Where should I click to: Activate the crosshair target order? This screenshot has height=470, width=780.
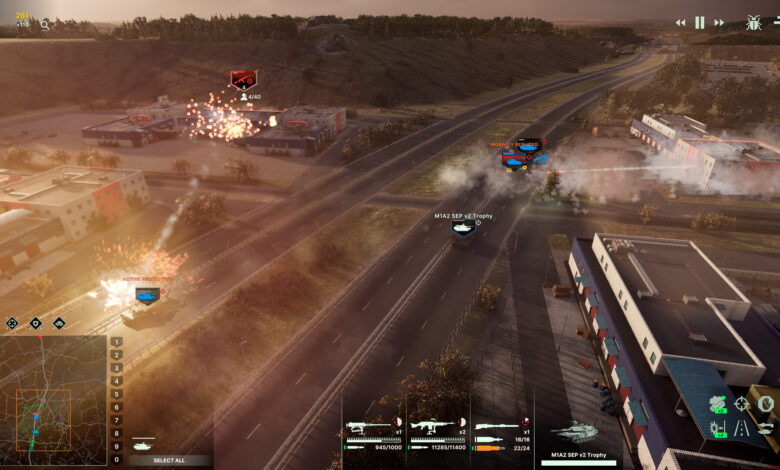(x=741, y=404)
